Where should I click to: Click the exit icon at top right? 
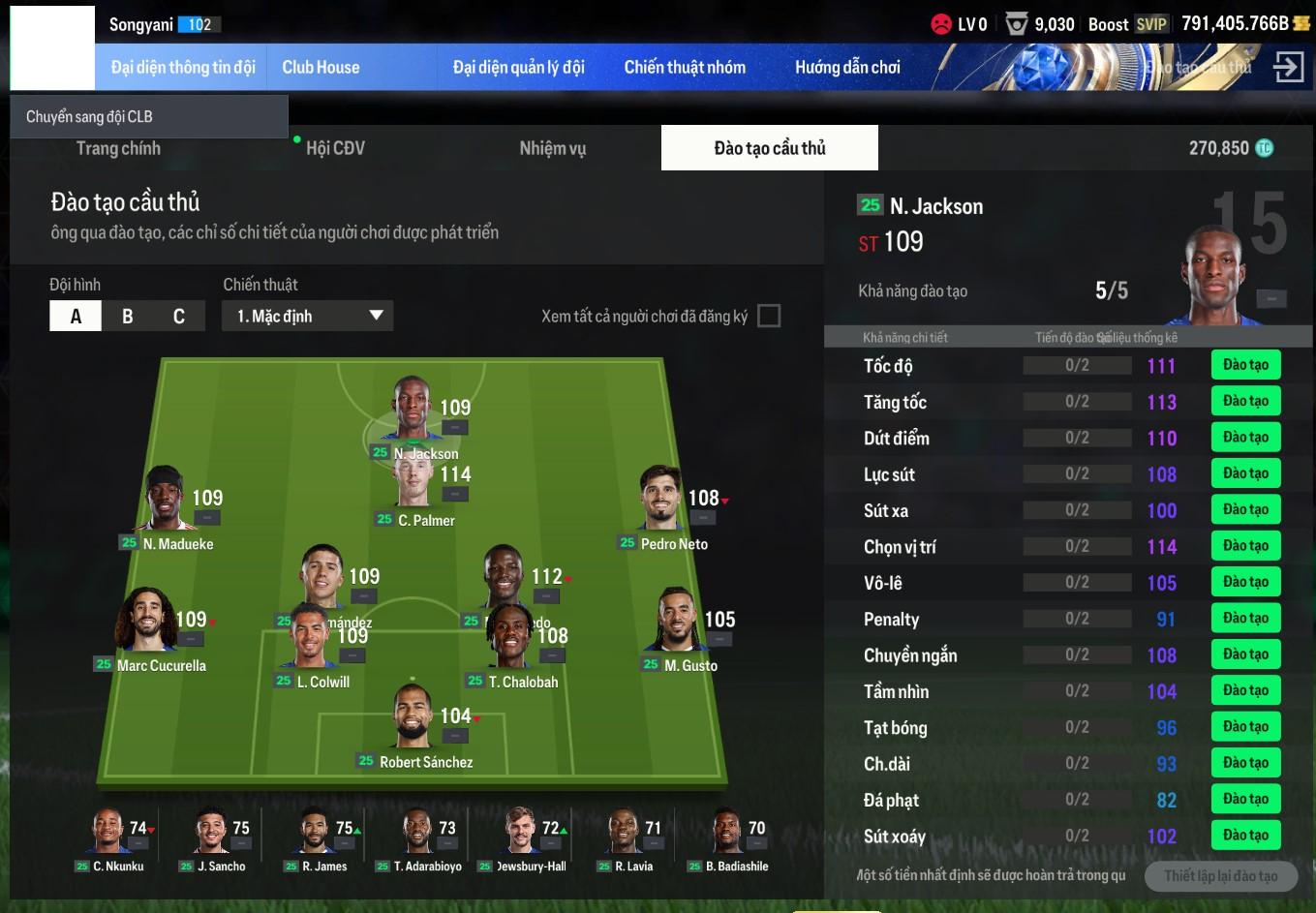(1288, 67)
